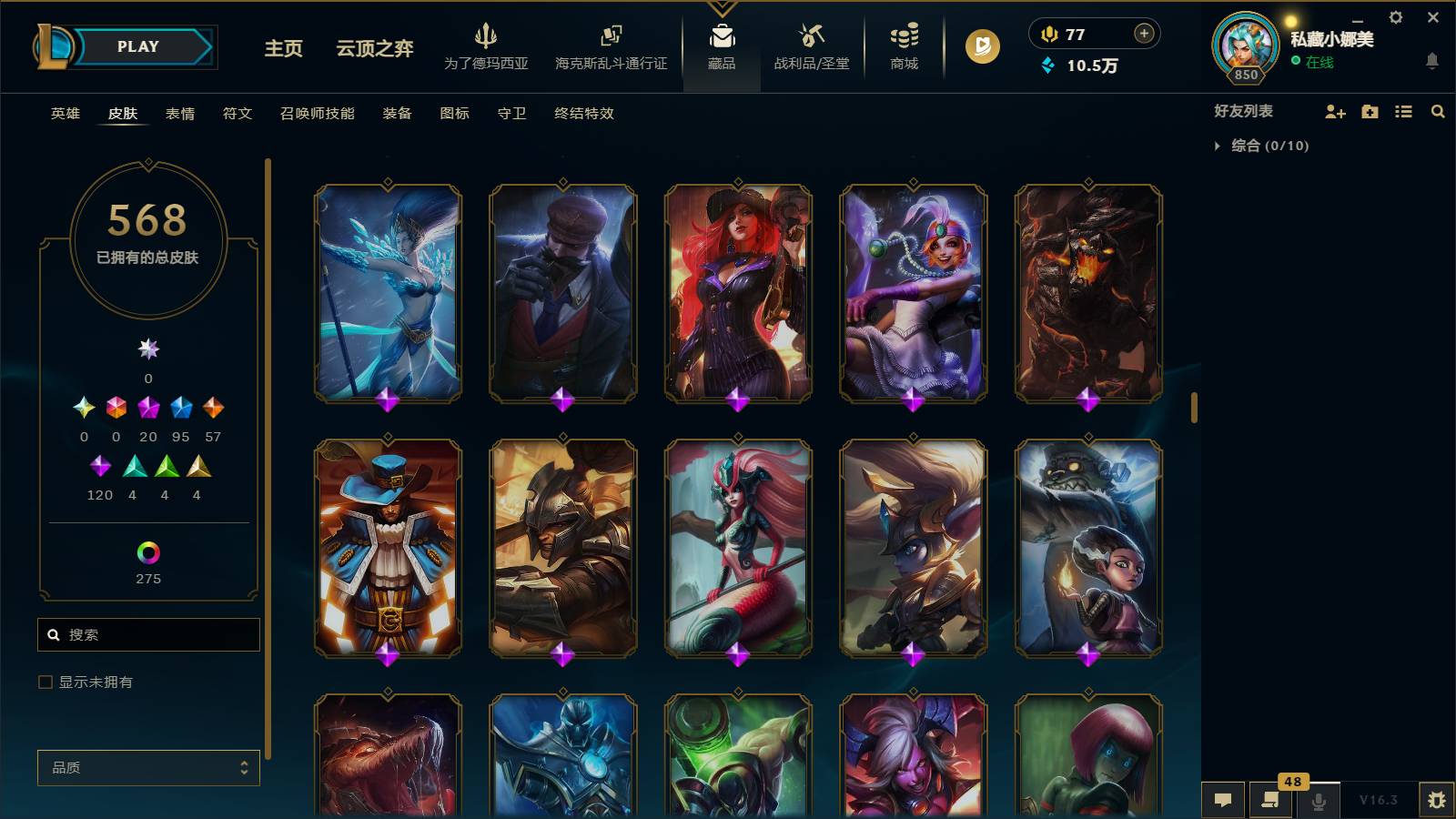Click the microphone icon at bottom right

coord(1319,801)
